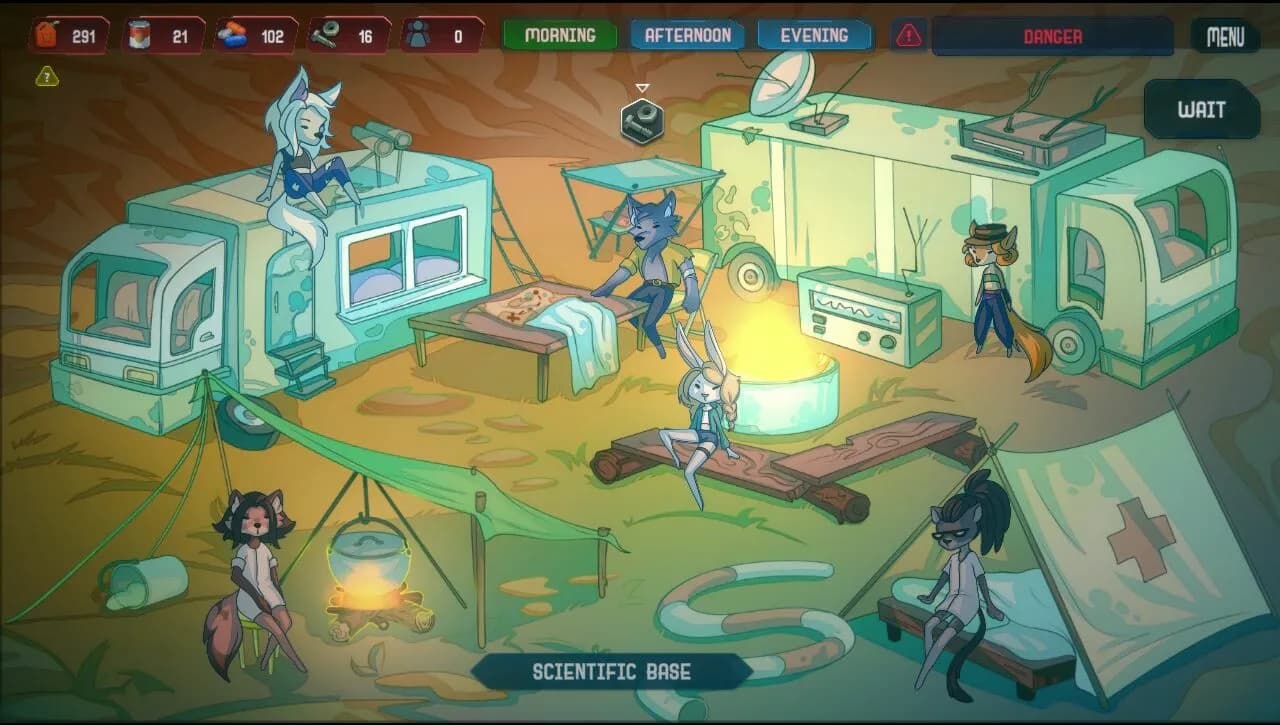Switch to the Afternoon tab
Image resolution: width=1280 pixels, height=725 pixels.
[x=685, y=34]
